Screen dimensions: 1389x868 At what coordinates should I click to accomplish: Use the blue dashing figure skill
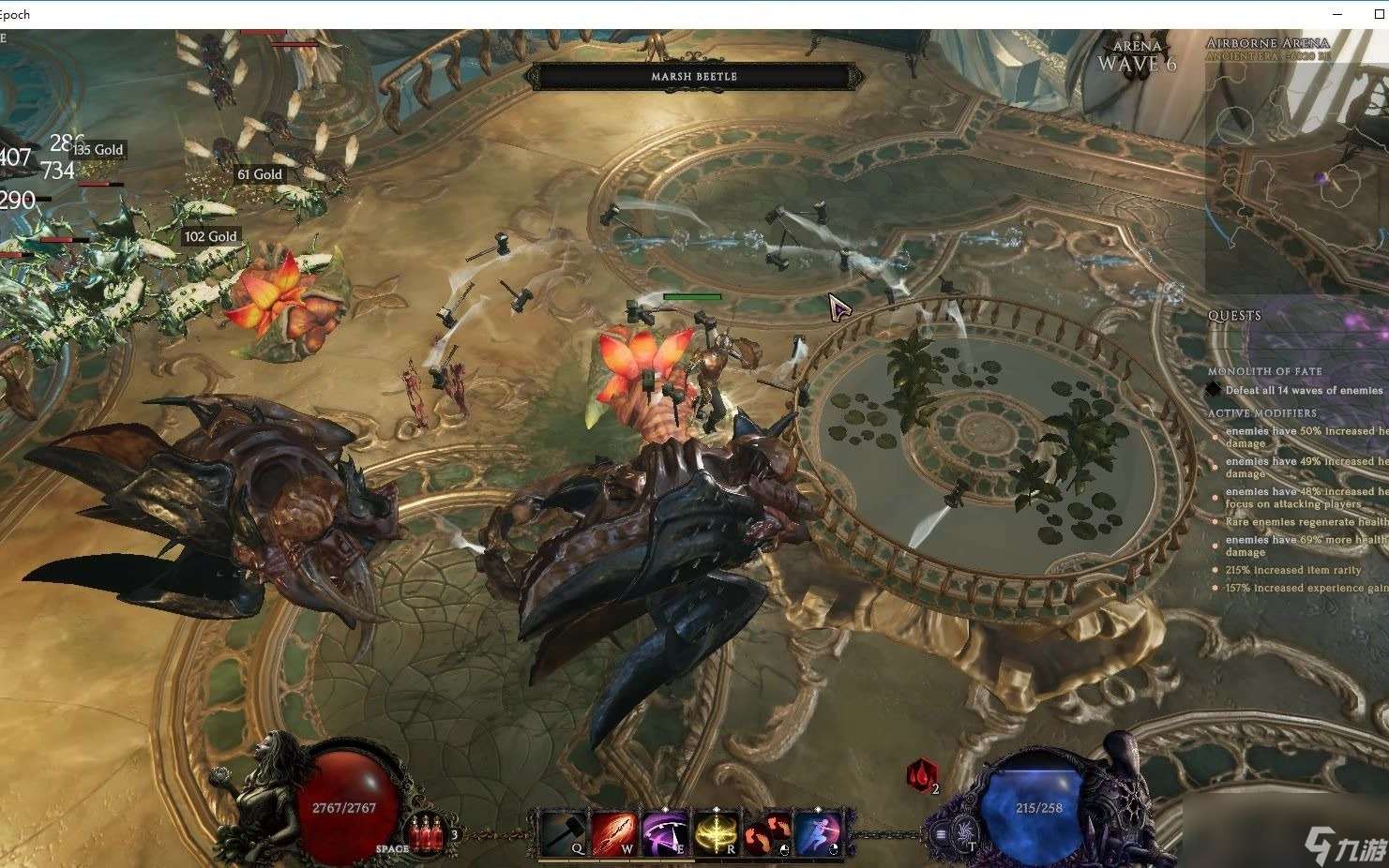click(818, 832)
